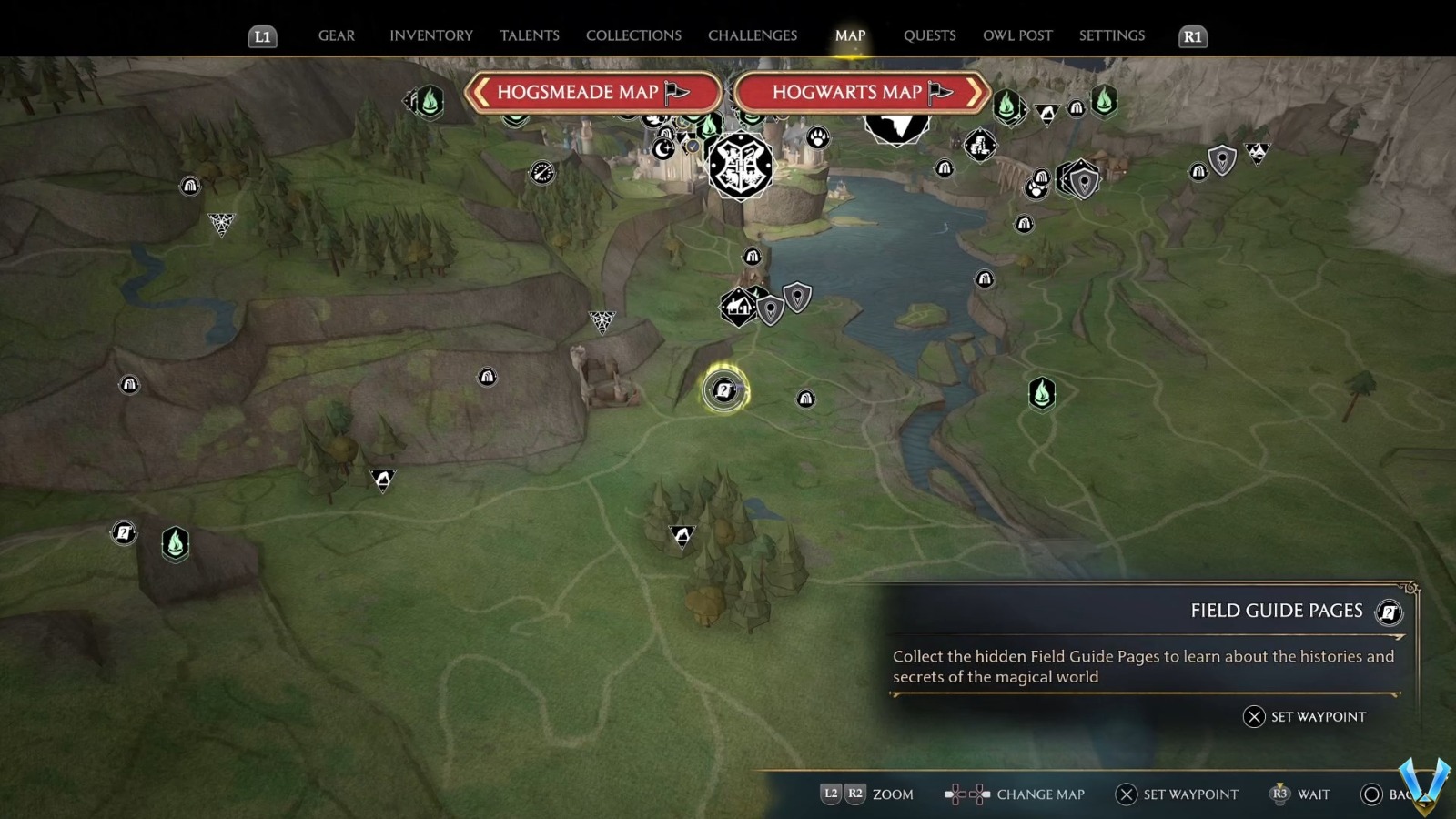1456x819 pixels.
Task: Select the treasure vault coins icon near the bridge
Action: [981, 146]
